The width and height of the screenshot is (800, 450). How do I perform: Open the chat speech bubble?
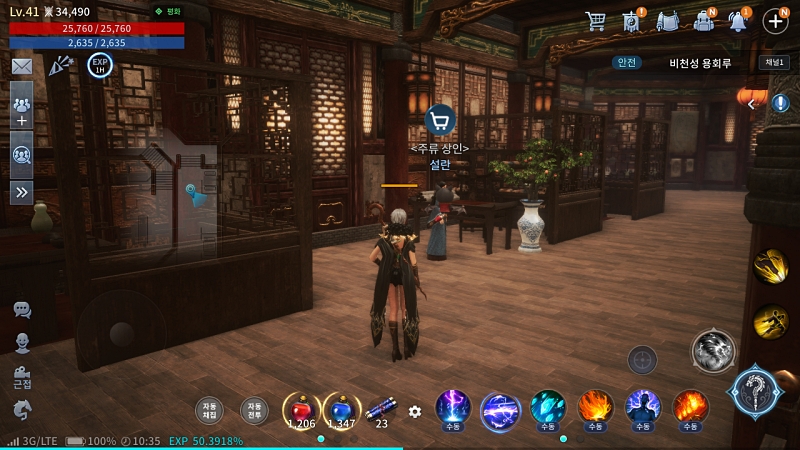coord(21,310)
